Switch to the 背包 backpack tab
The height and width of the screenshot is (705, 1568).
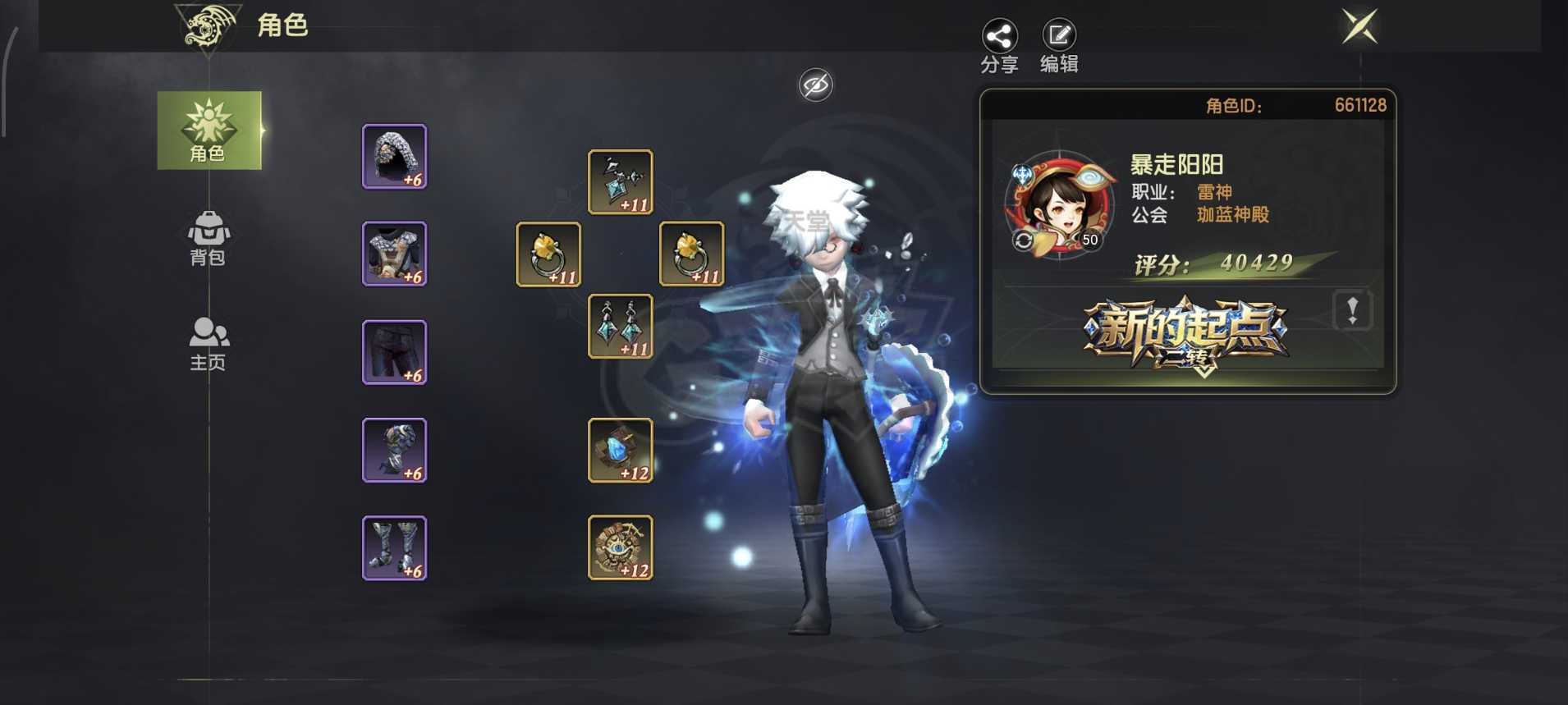(209, 238)
